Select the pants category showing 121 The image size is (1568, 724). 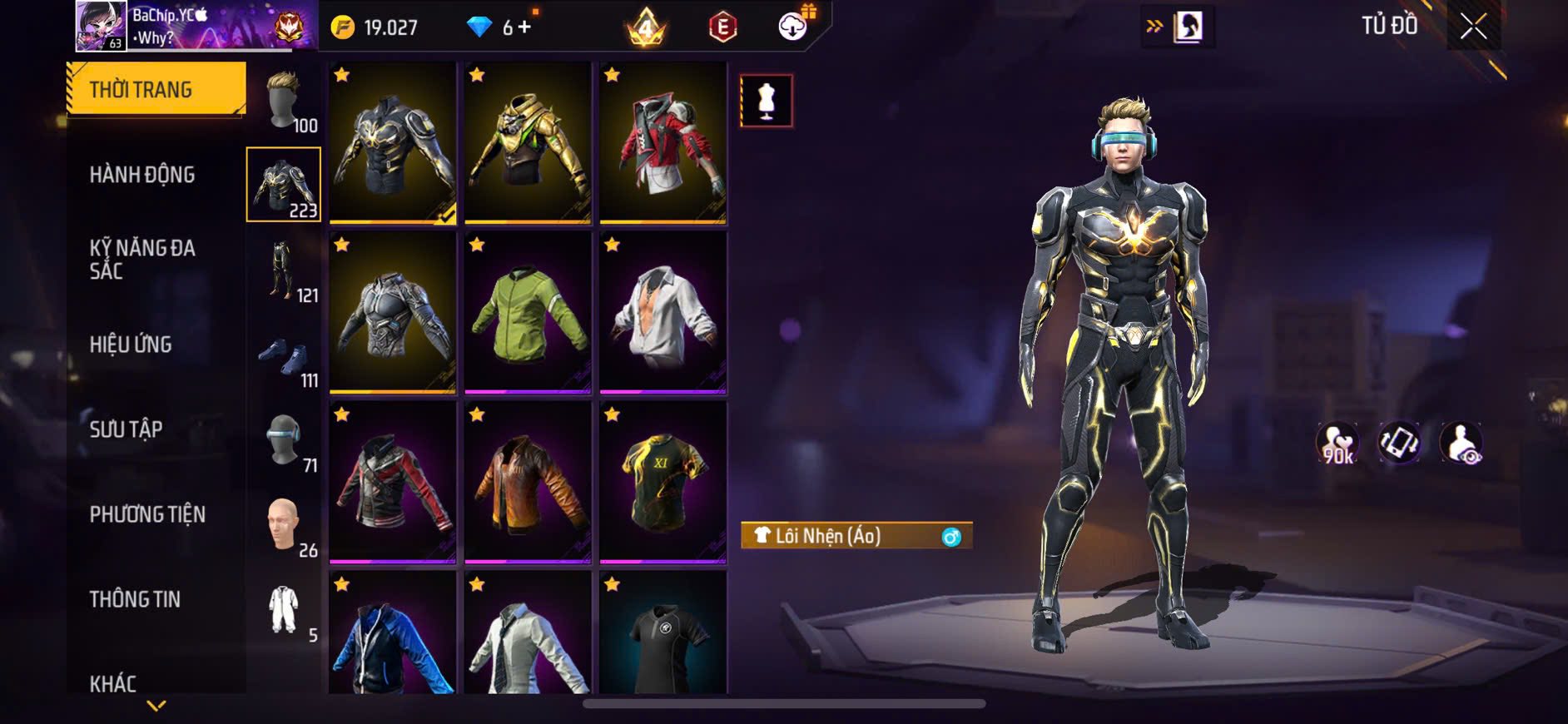point(284,271)
